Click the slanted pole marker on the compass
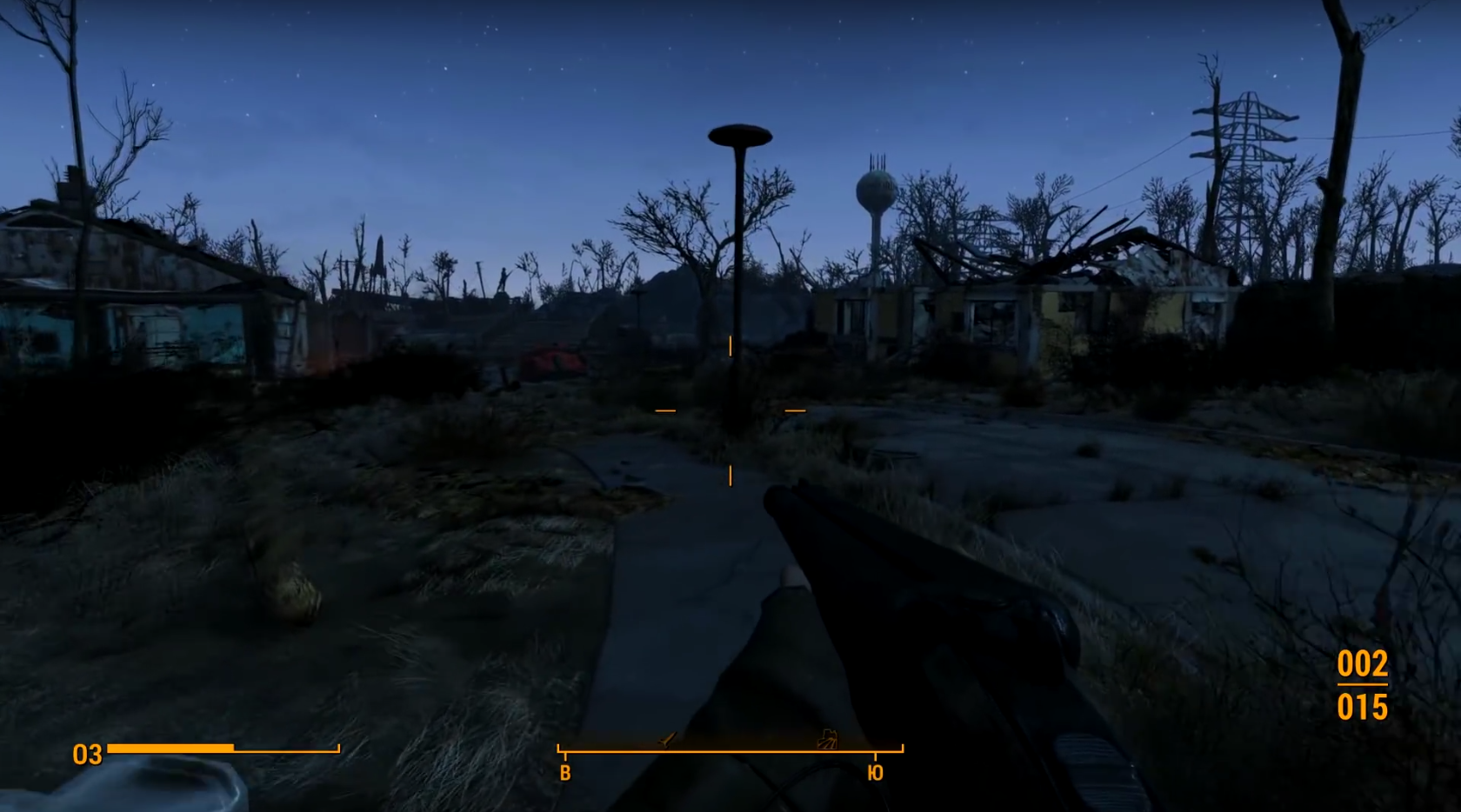Viewport: 1461px width, 812px height. (x=667, y=740)
